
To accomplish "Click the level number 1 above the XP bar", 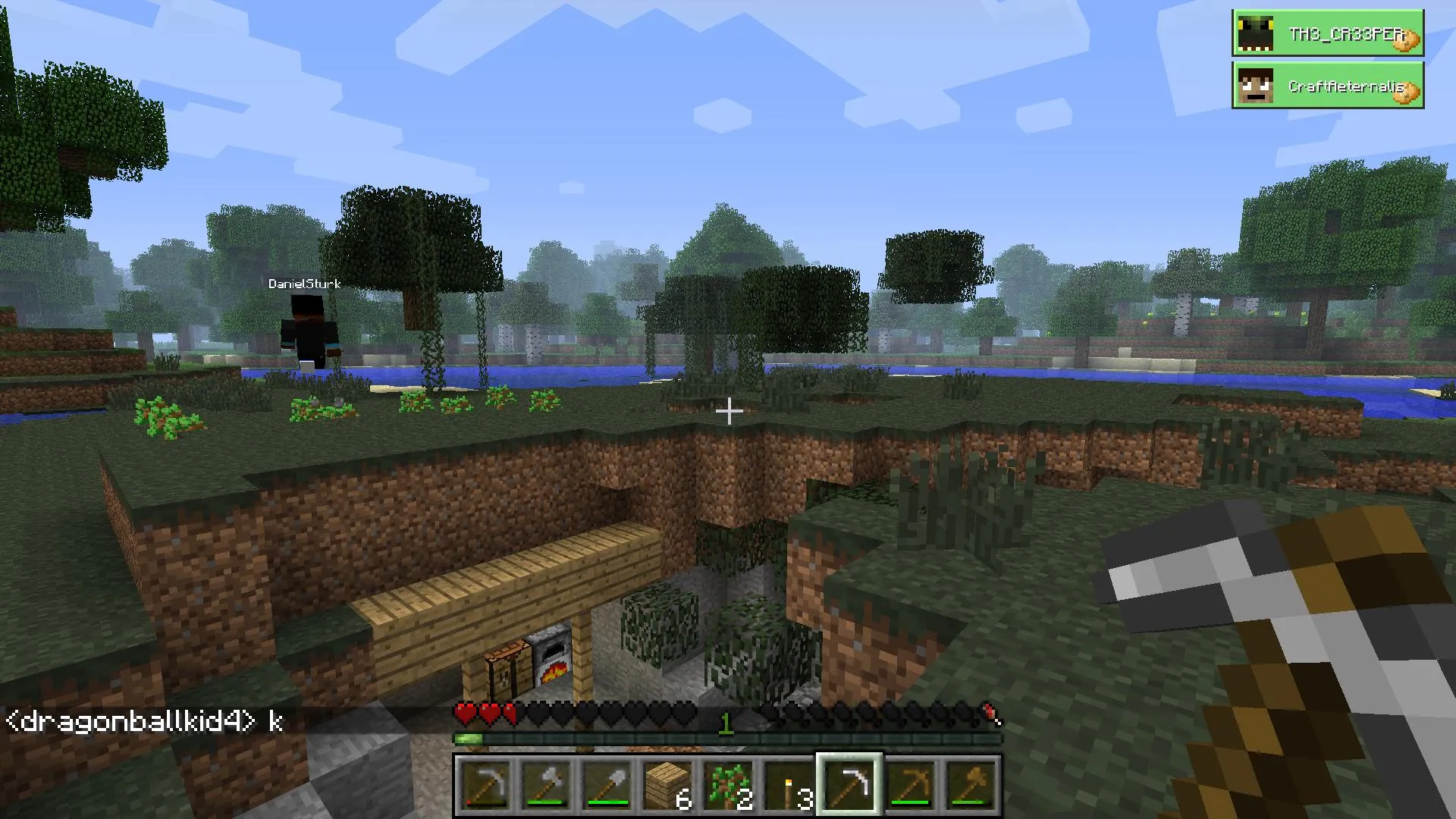I will 726,724.
